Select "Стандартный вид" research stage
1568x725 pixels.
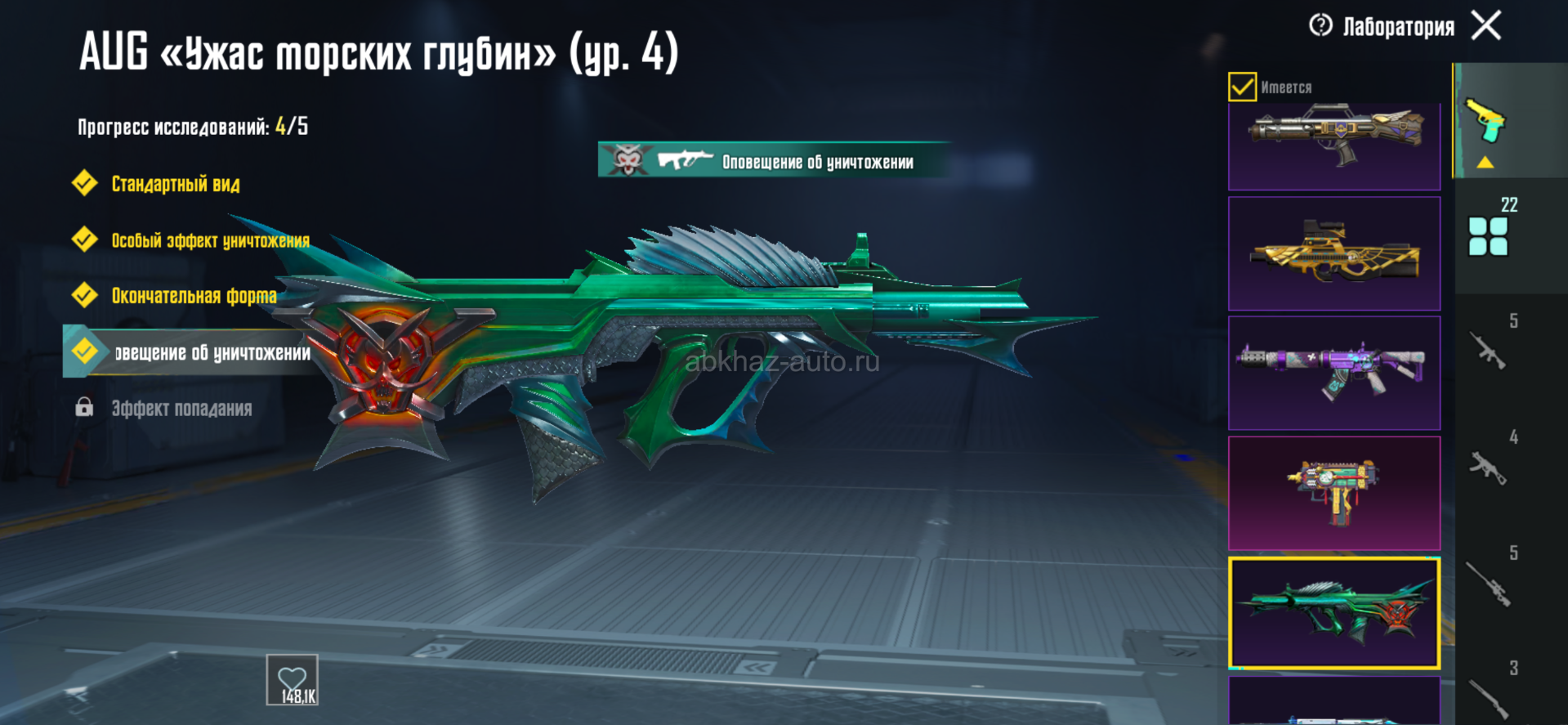[175, 184]
